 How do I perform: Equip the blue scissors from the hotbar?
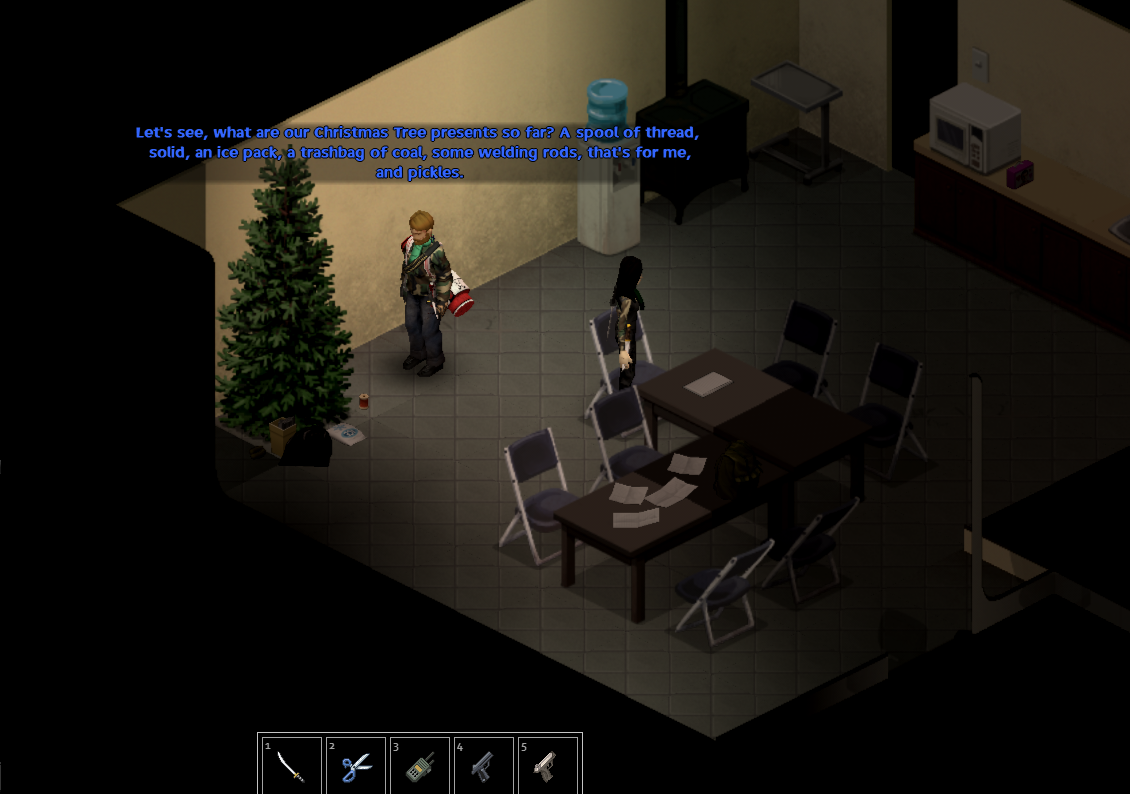click(355, 766)
